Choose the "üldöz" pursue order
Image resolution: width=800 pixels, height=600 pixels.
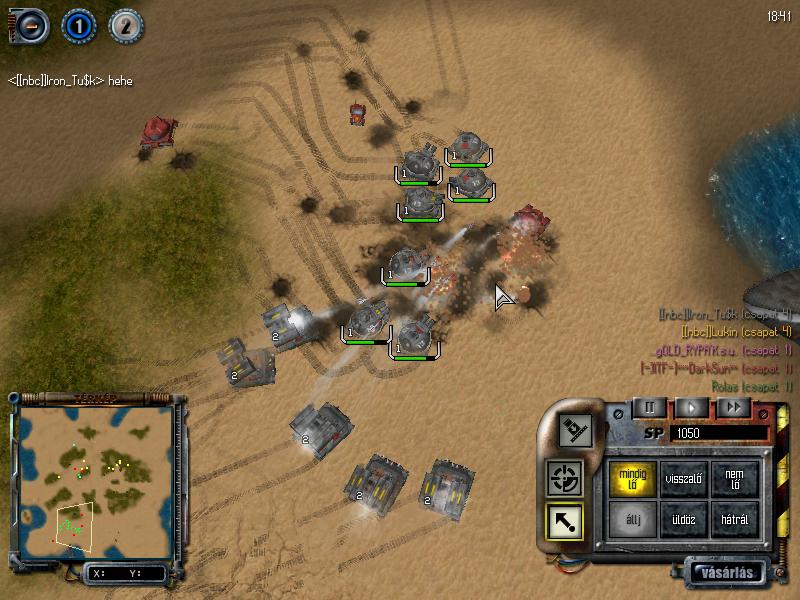tap(684, 519)
